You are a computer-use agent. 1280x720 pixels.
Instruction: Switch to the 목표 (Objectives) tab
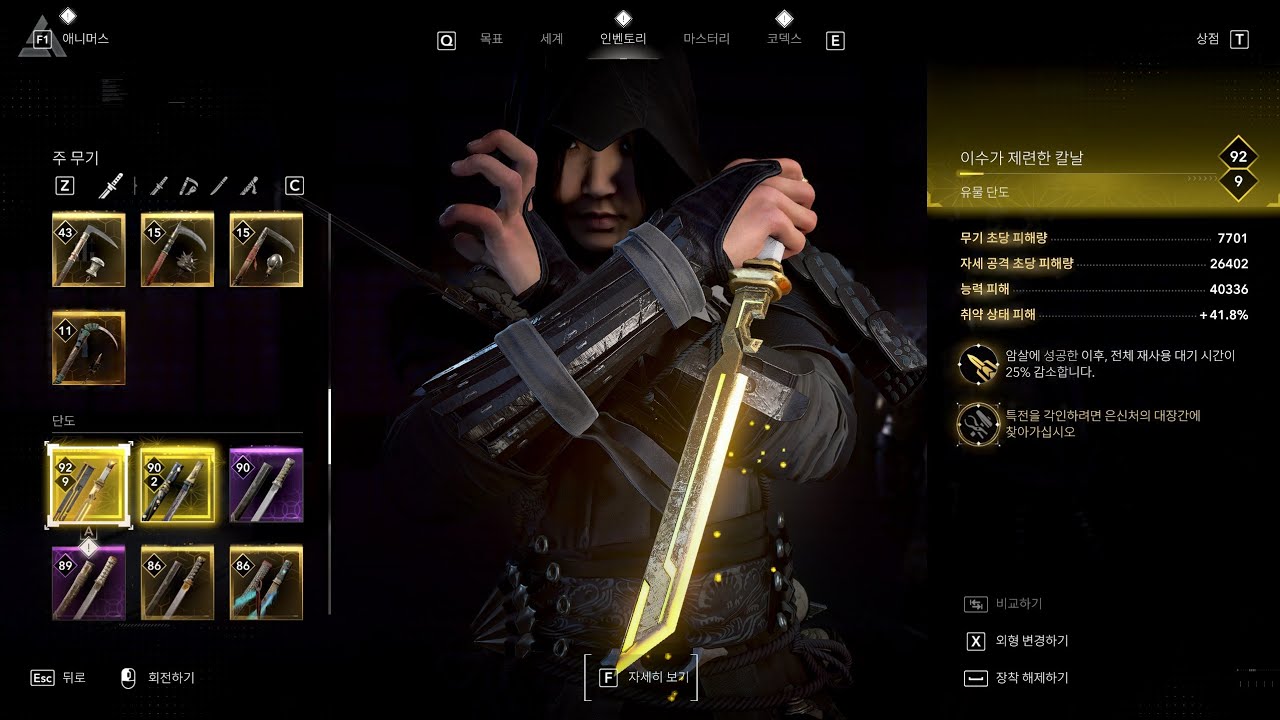[x=490, y=40]
